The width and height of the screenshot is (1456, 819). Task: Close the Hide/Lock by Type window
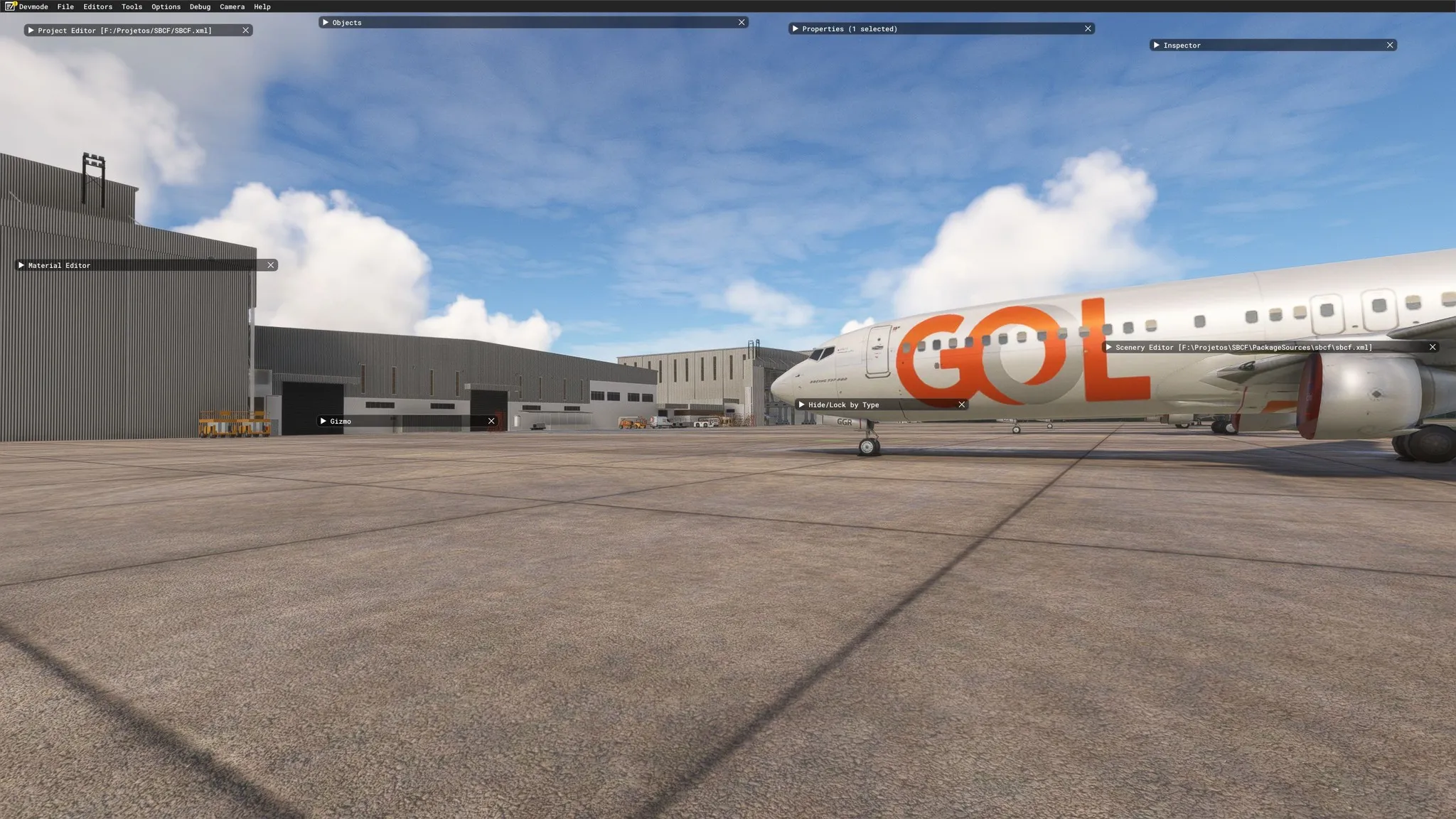point(962,405)
